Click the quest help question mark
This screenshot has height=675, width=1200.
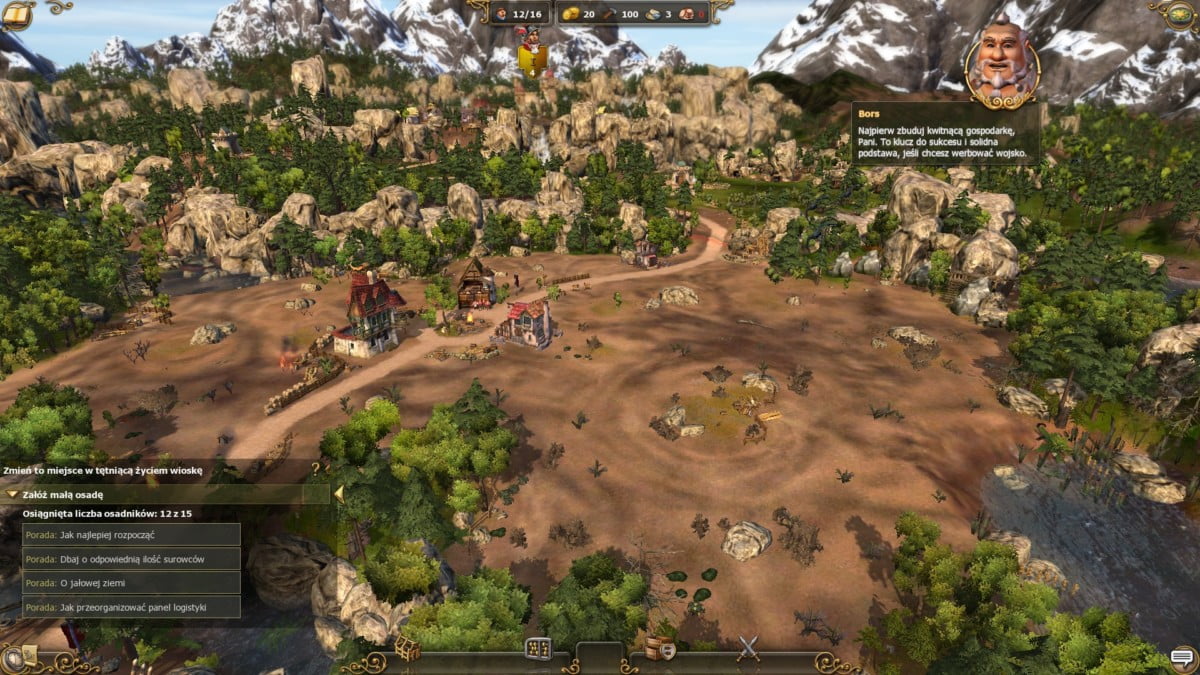coord(316,467)
